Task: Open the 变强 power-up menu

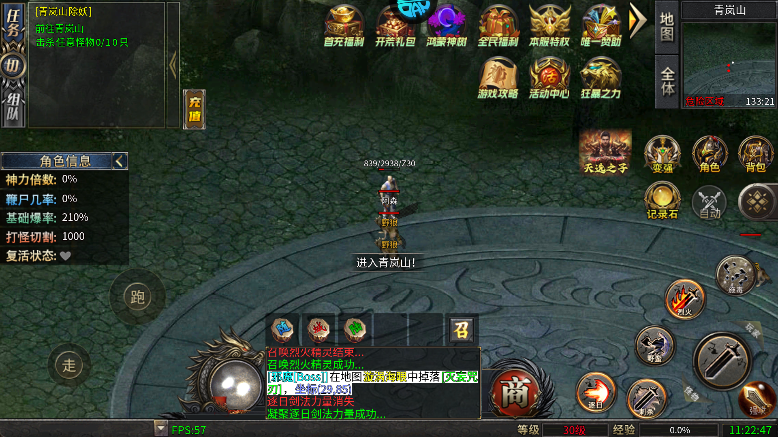Action: (661, 155)
